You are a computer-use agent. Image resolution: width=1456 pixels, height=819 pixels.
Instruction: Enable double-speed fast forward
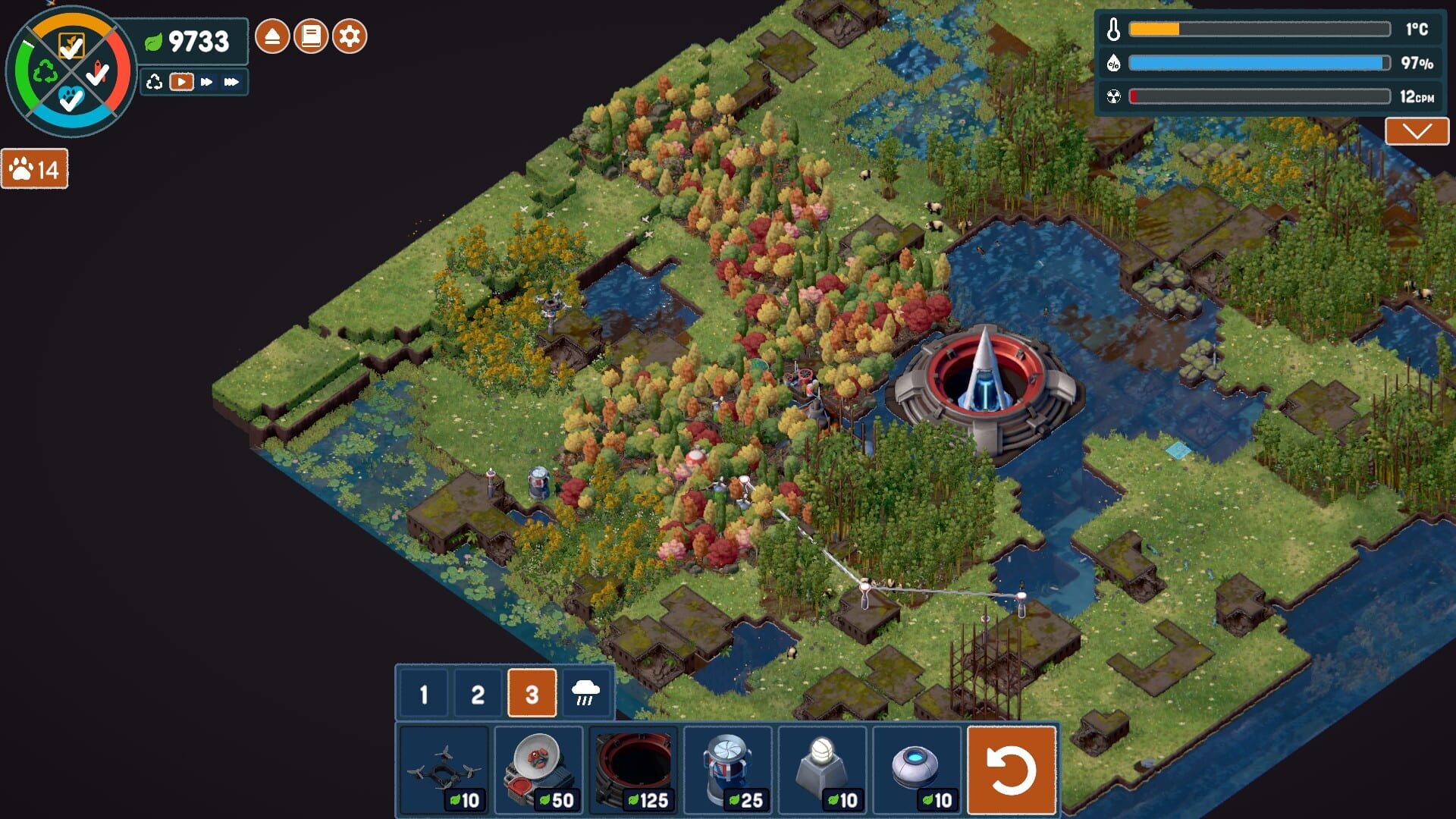pos(206,82)
